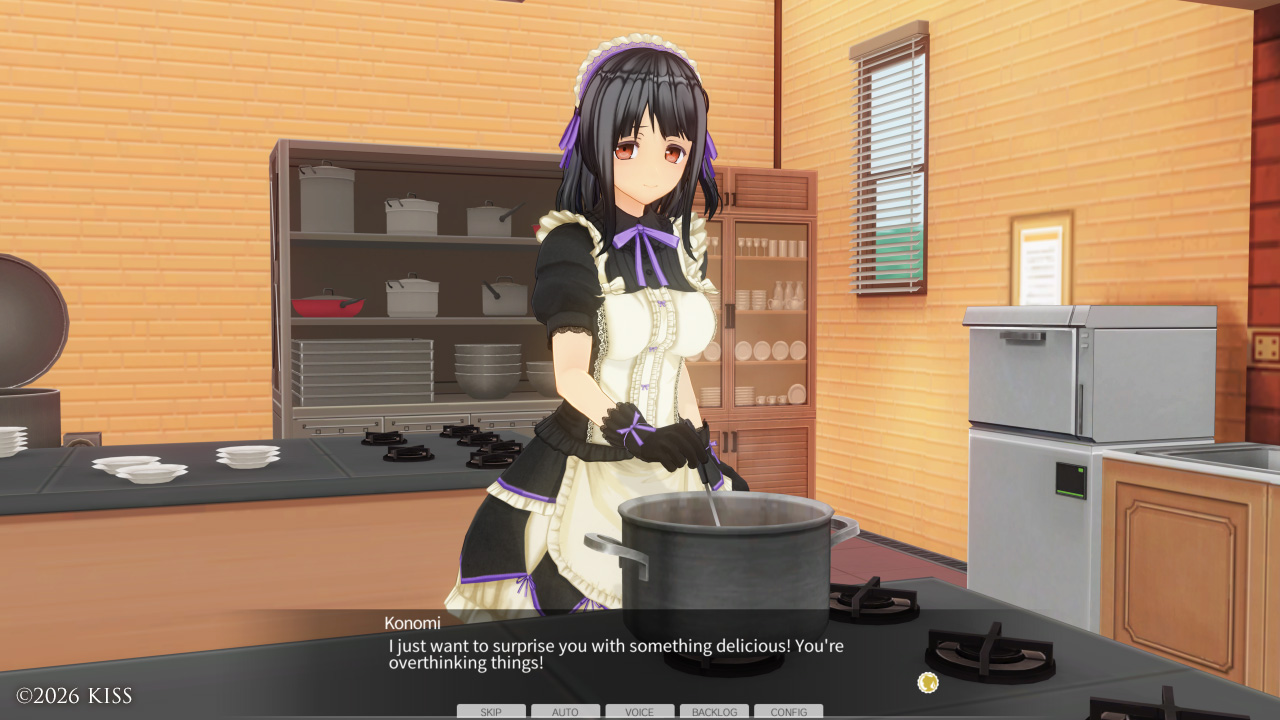Enable AUTO text advance
The image size is (1280, 720).
coord(565,712)
